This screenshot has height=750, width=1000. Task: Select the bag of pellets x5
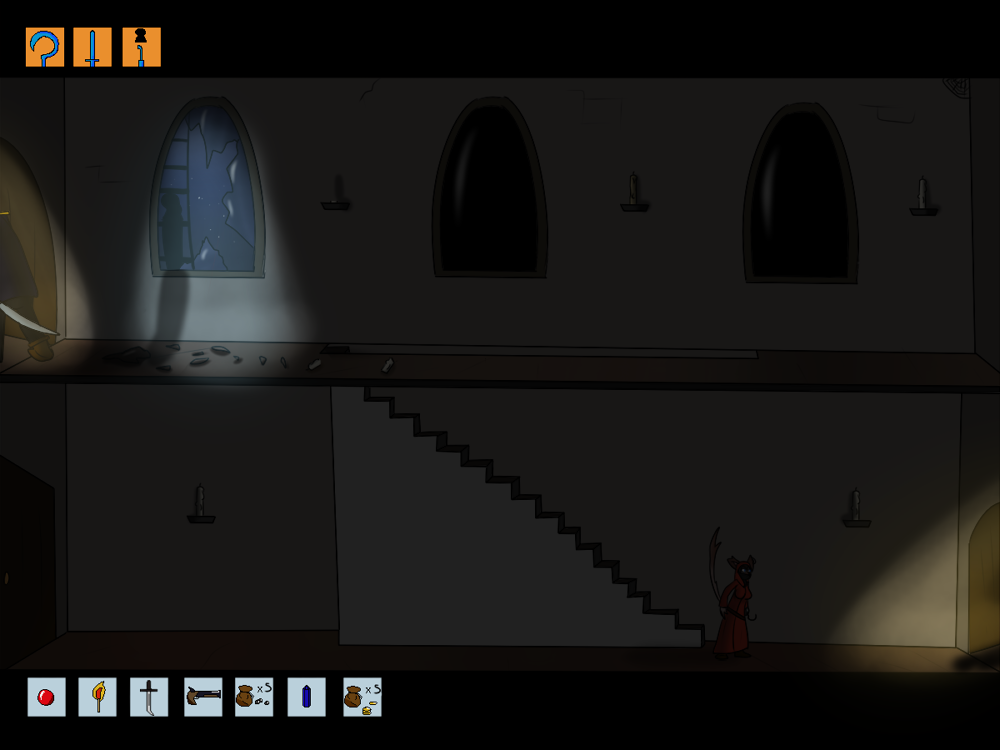254,697
